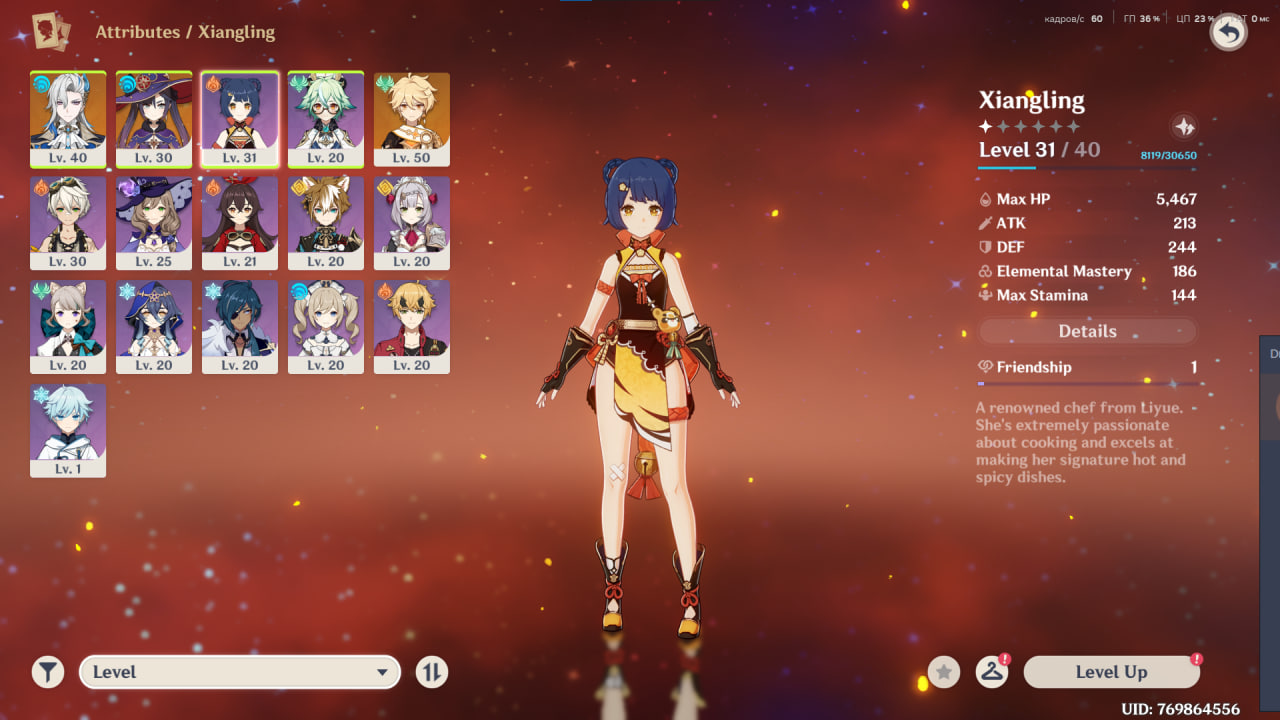Open the Details stats panel
Image resolution: width=1280 pixels, height=720 pixels.
pyautogui.click(x=1087, y=331)
